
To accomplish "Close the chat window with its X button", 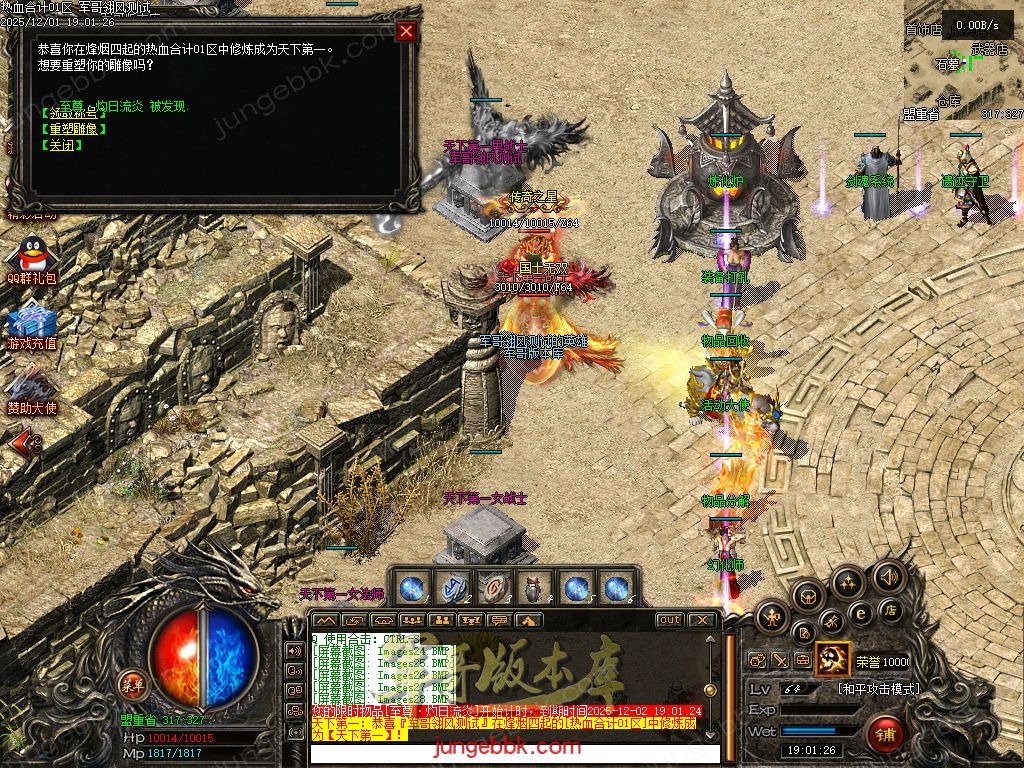I will (703, 620).
